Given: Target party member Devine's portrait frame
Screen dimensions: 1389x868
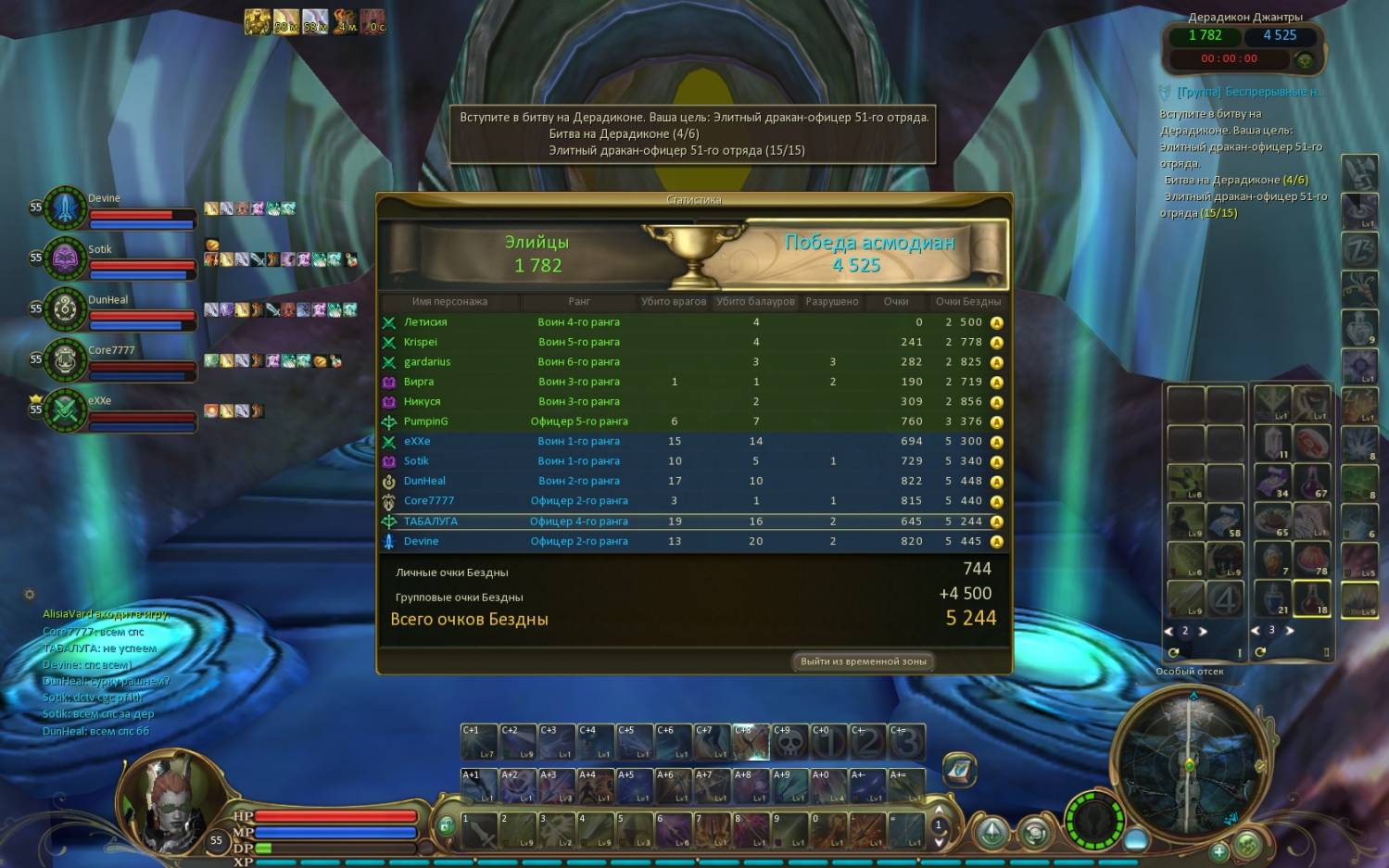Looking at the screenshot, I should click(65, 208).
